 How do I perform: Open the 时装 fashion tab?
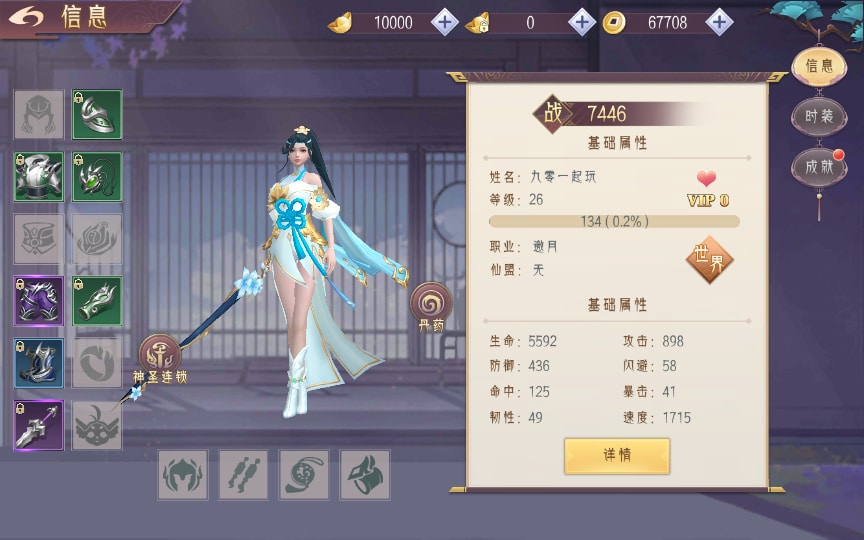point(819,116)
